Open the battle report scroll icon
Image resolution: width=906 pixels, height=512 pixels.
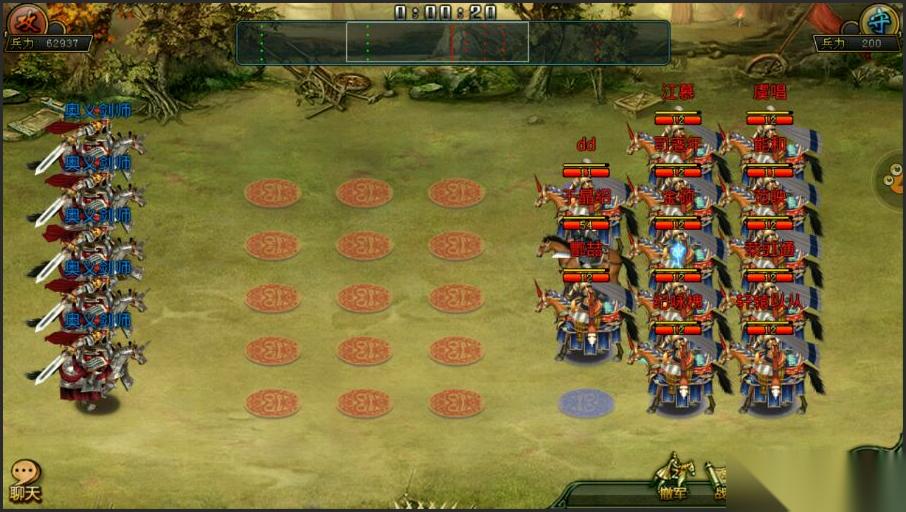pyautogui.click(x=716, y=478)
